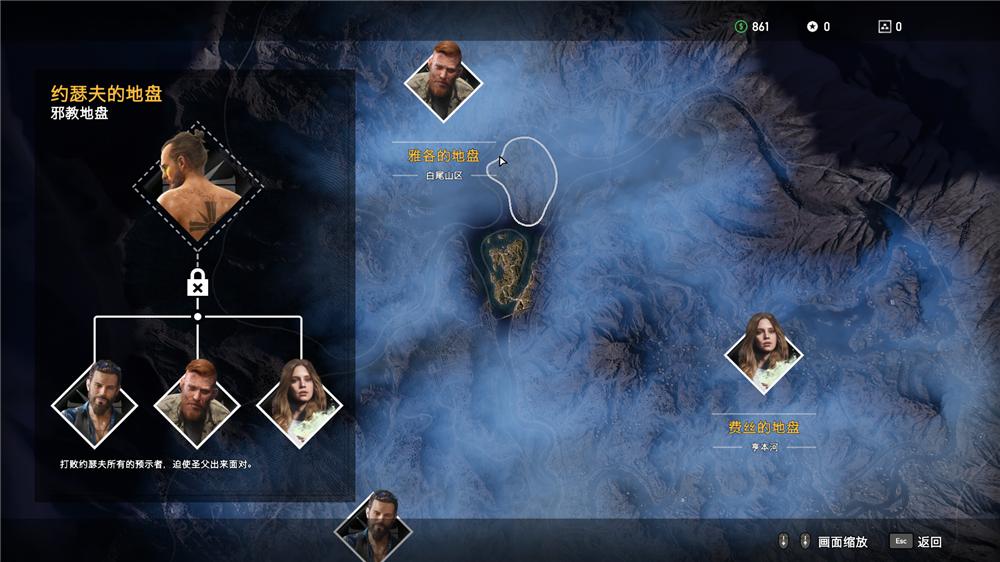Select the central island on the map
The image size is (1000, 562).
tap(510, 270)
